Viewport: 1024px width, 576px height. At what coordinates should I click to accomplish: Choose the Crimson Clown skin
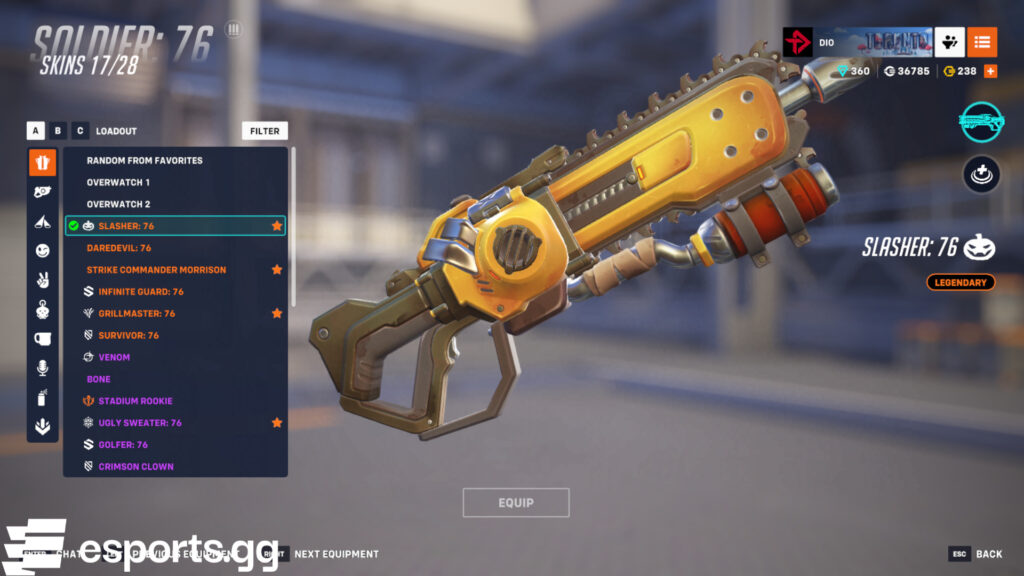coord(136,467)
